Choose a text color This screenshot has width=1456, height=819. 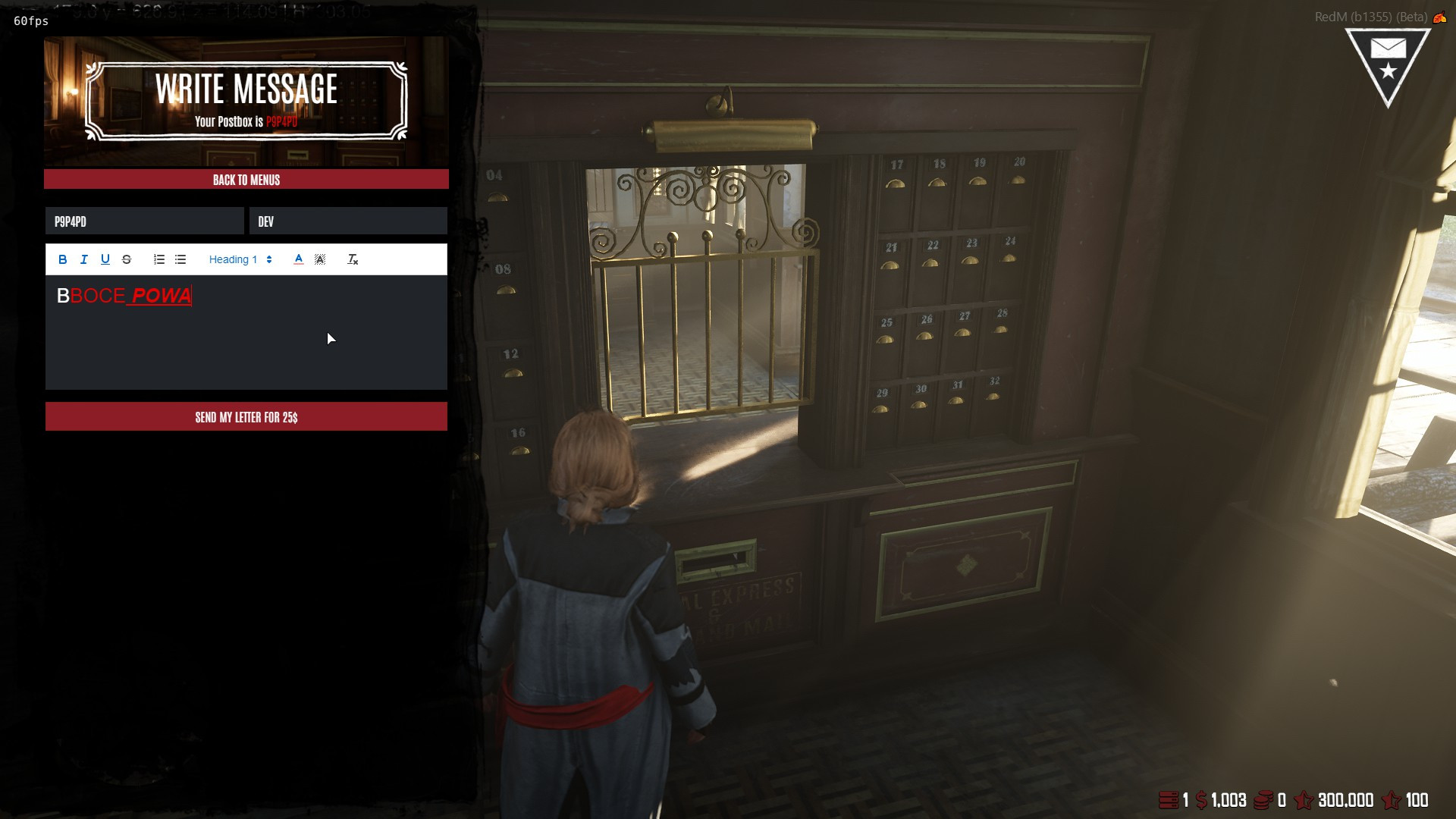coord(299,259)
